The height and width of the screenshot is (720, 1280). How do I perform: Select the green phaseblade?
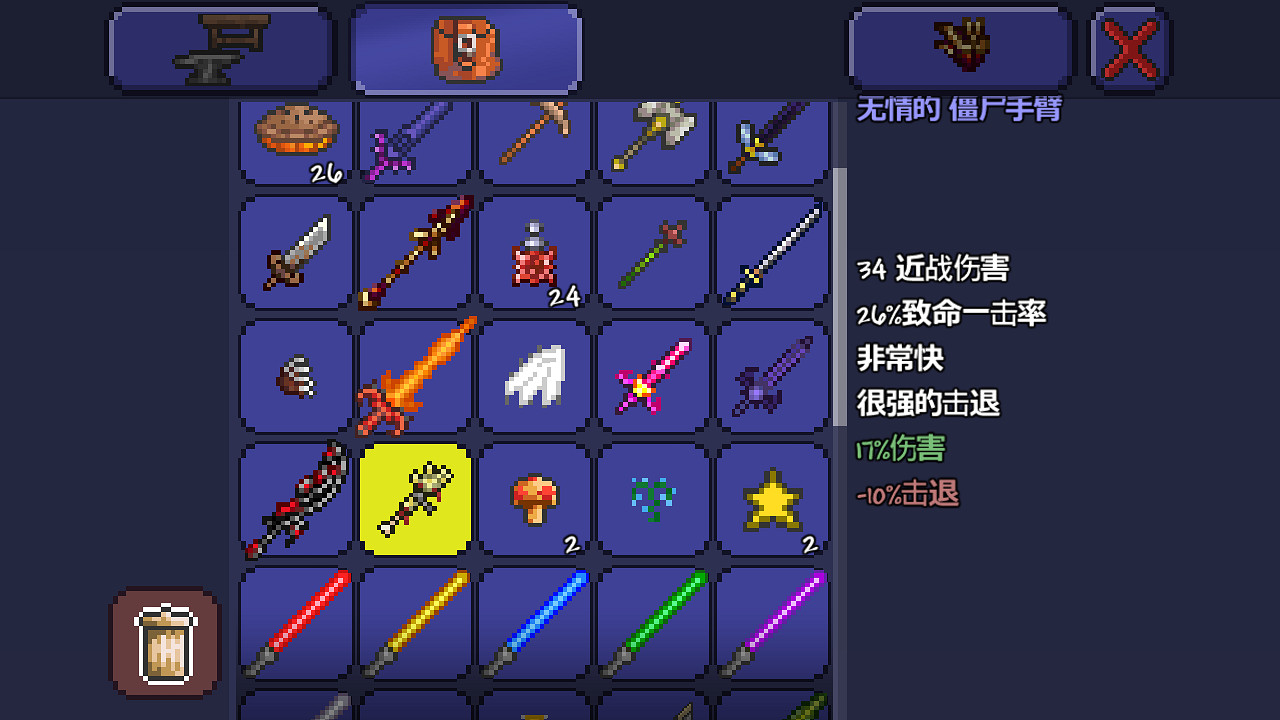pos(653,622)
